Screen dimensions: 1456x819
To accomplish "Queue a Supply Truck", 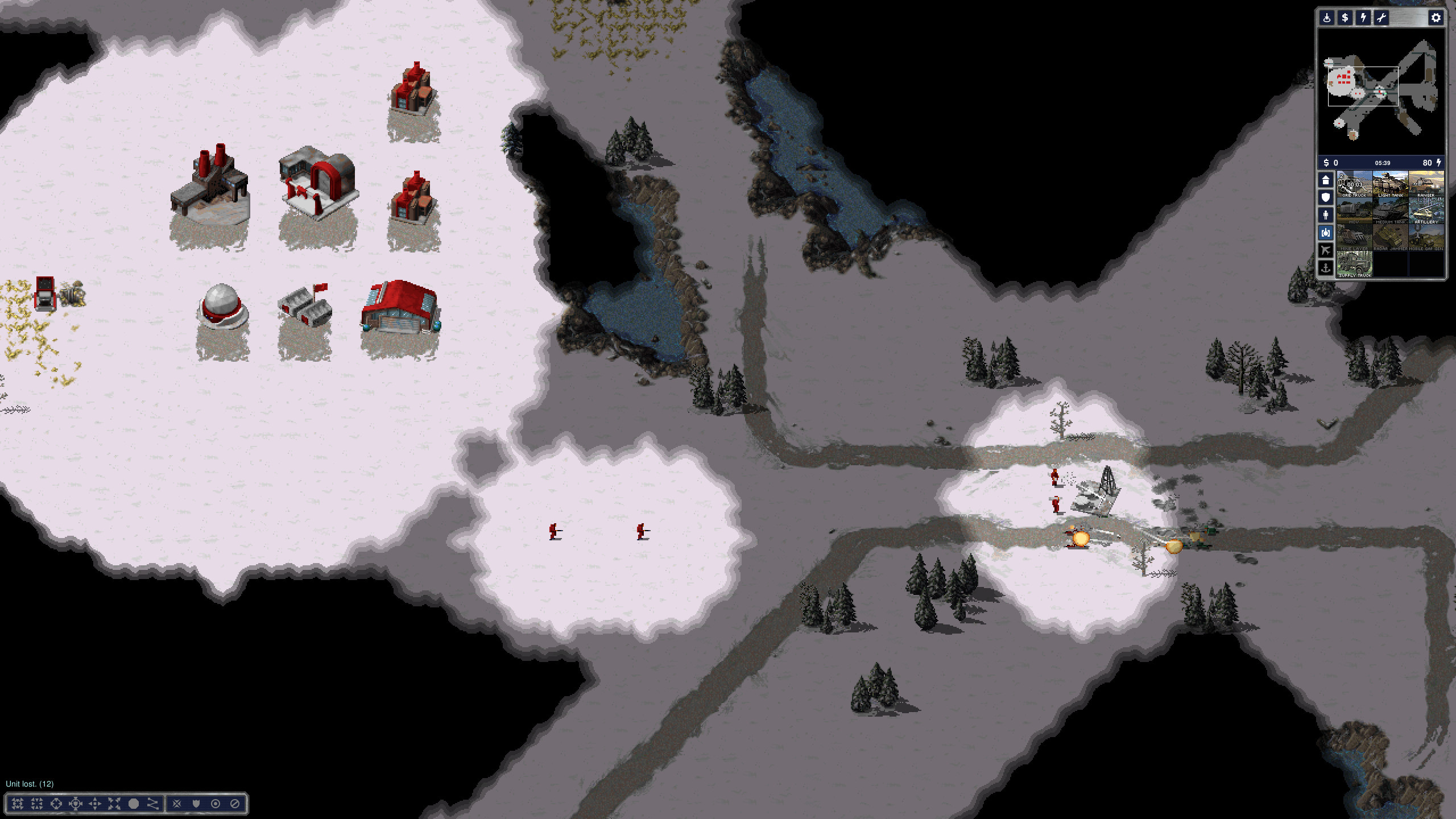I will click(x=1354, y=265).
